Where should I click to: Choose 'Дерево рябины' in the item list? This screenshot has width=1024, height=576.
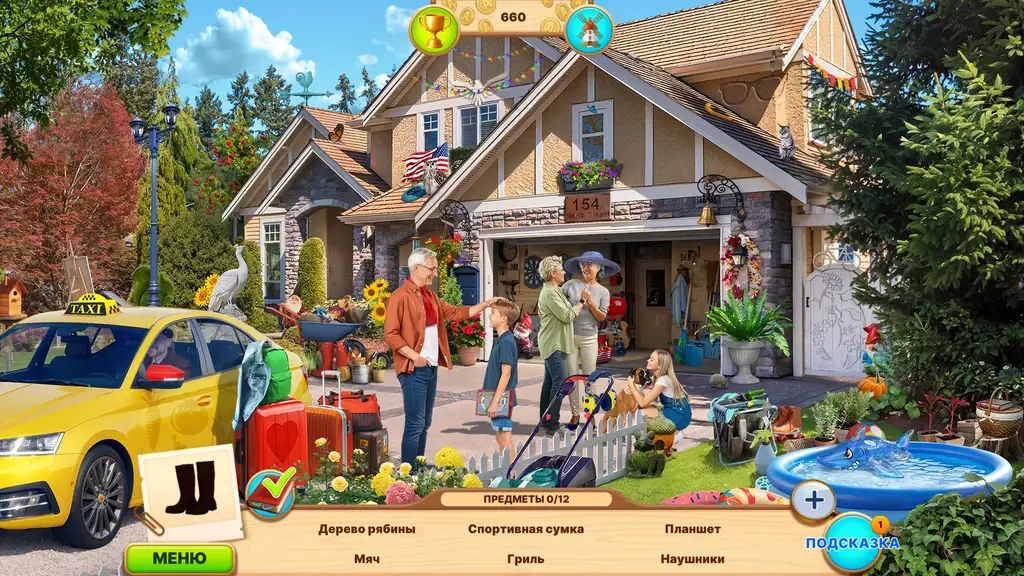pos(367,529)
